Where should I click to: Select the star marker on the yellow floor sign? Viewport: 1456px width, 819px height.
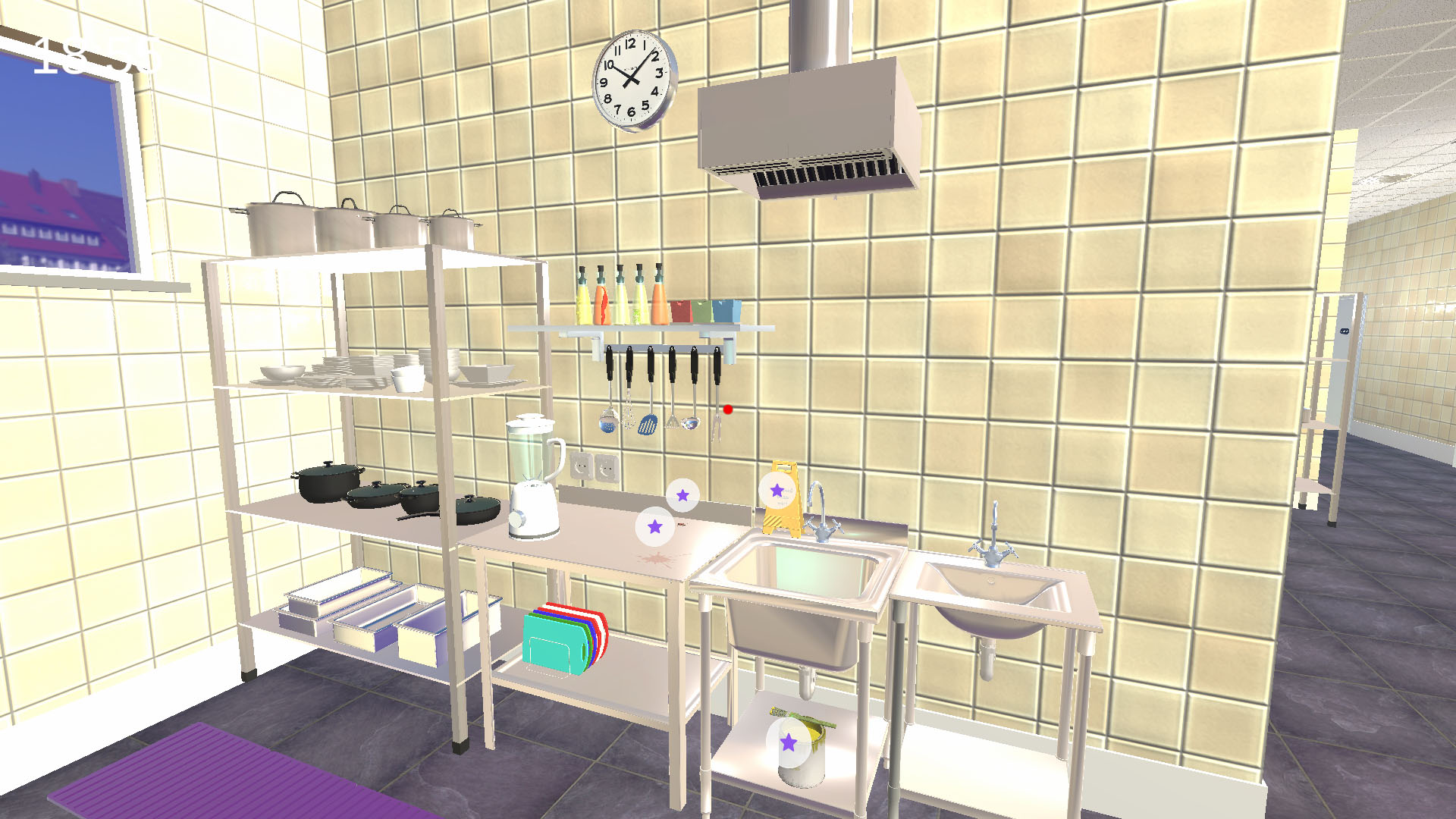777,491
